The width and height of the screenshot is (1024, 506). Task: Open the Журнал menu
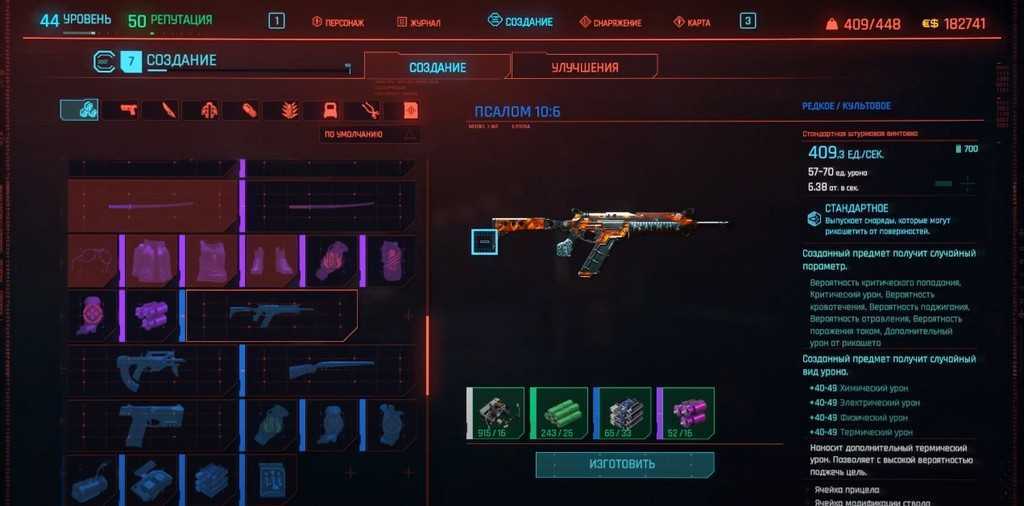point(418,22)
